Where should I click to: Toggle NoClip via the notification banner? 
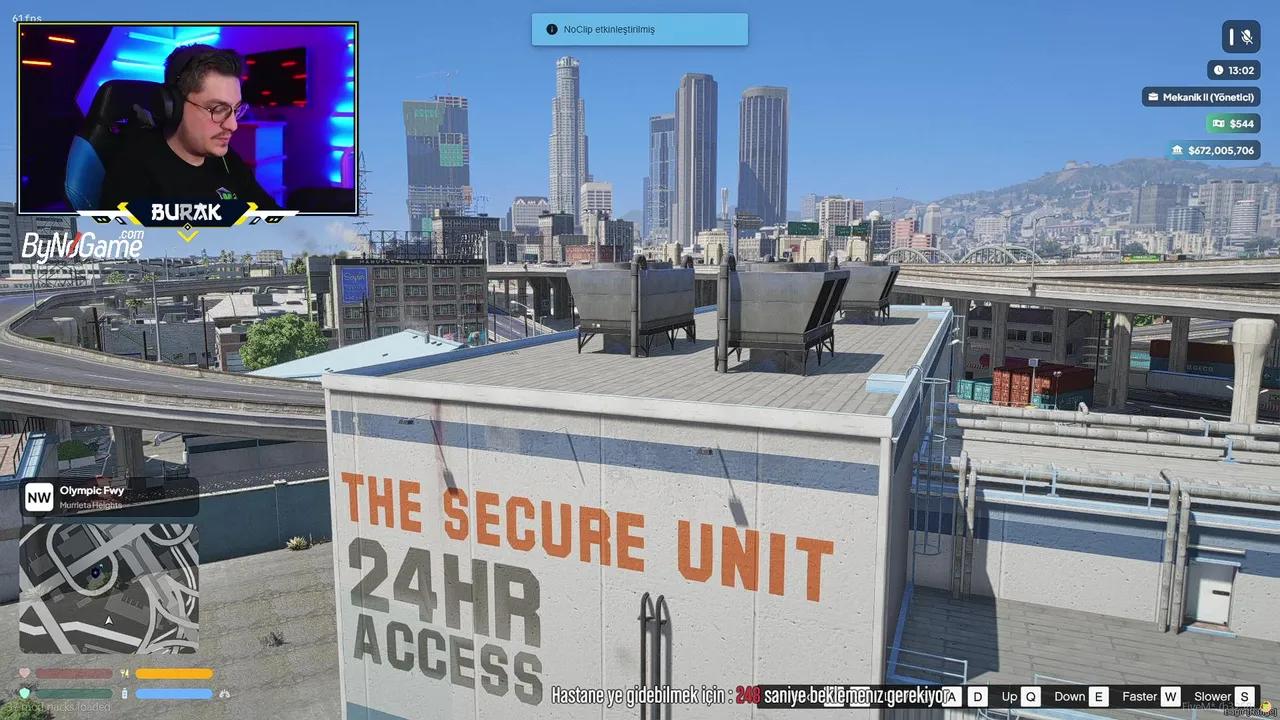(x=639, y=29)
